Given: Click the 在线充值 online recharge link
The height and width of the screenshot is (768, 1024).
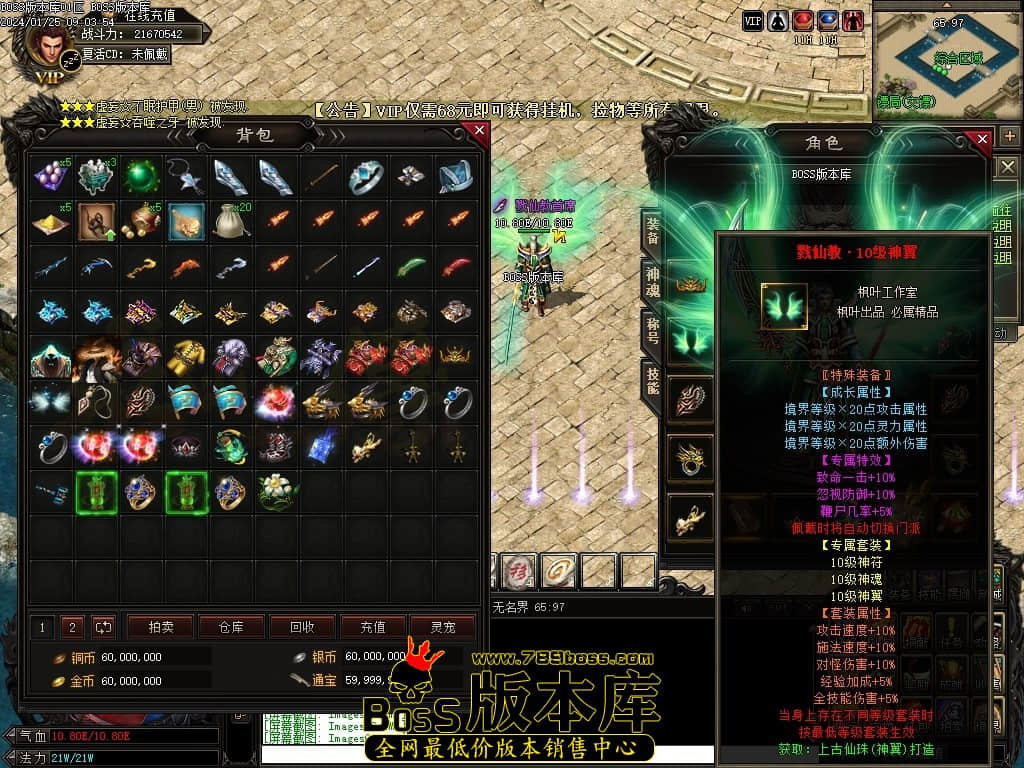Looking at the screenshot, I should (x=150, y=15).
